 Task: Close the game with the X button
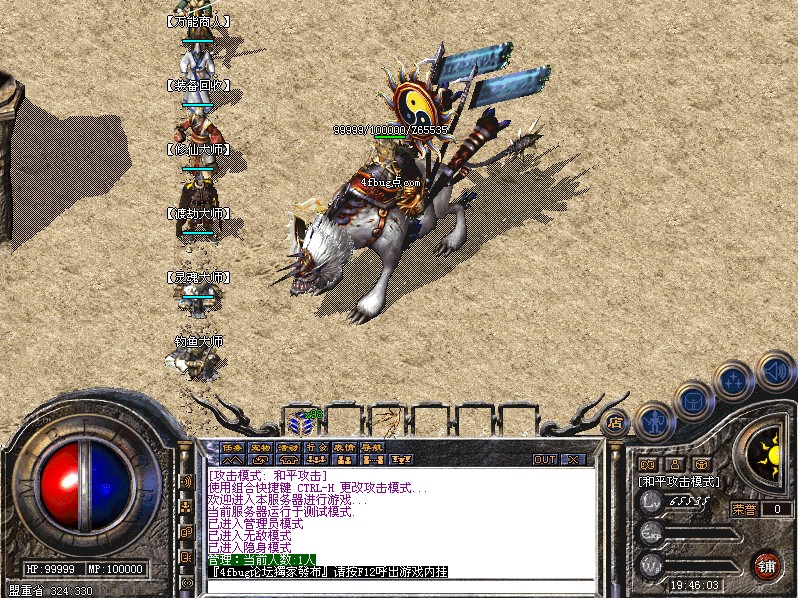[x=573, y=460]
